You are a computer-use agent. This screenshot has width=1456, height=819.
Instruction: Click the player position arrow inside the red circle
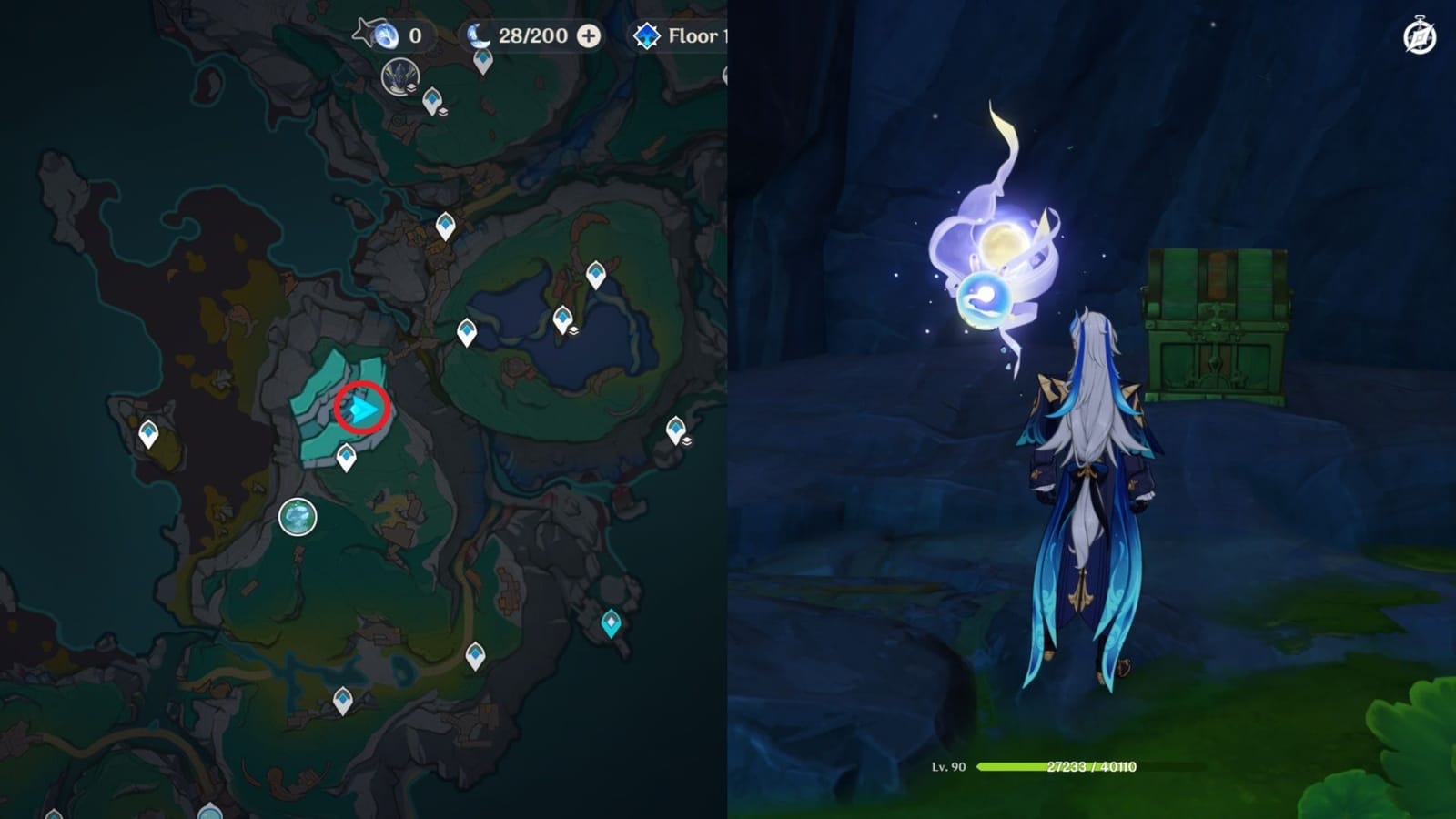tap(362, 408)
